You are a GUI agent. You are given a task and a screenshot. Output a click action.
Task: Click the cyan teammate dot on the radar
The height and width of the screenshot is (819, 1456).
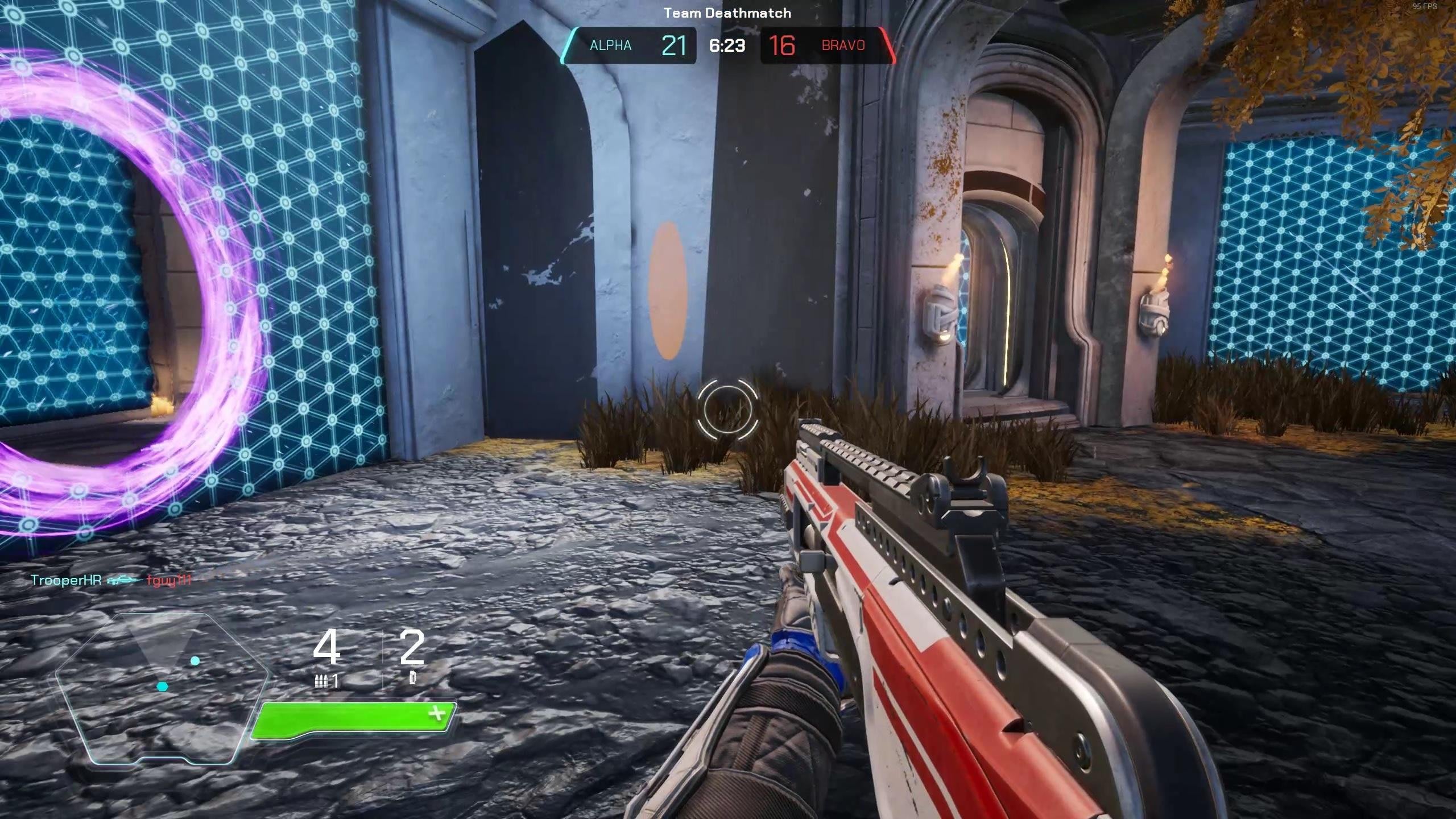[195, 660]
